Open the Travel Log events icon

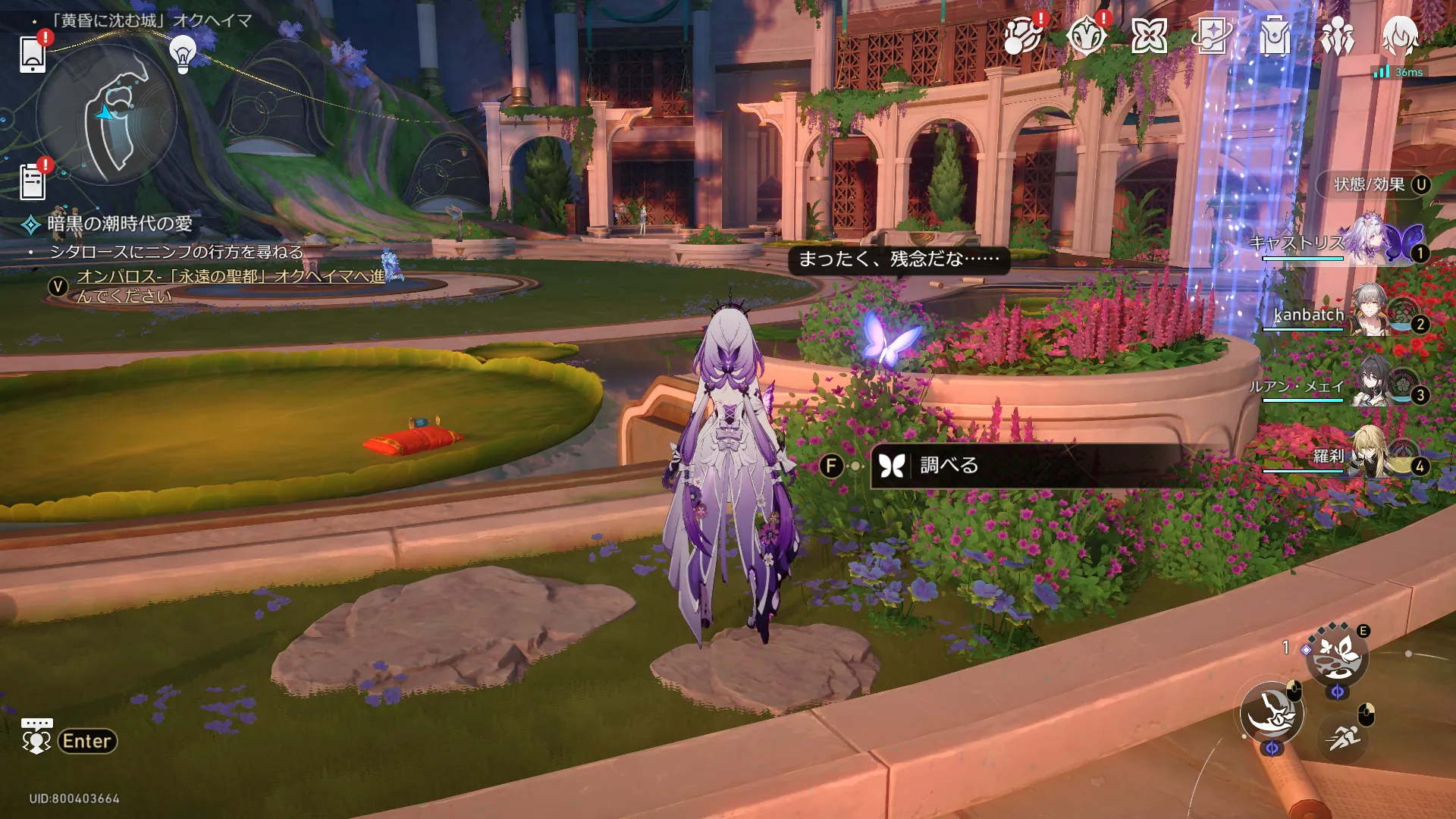click(1021, 36)
